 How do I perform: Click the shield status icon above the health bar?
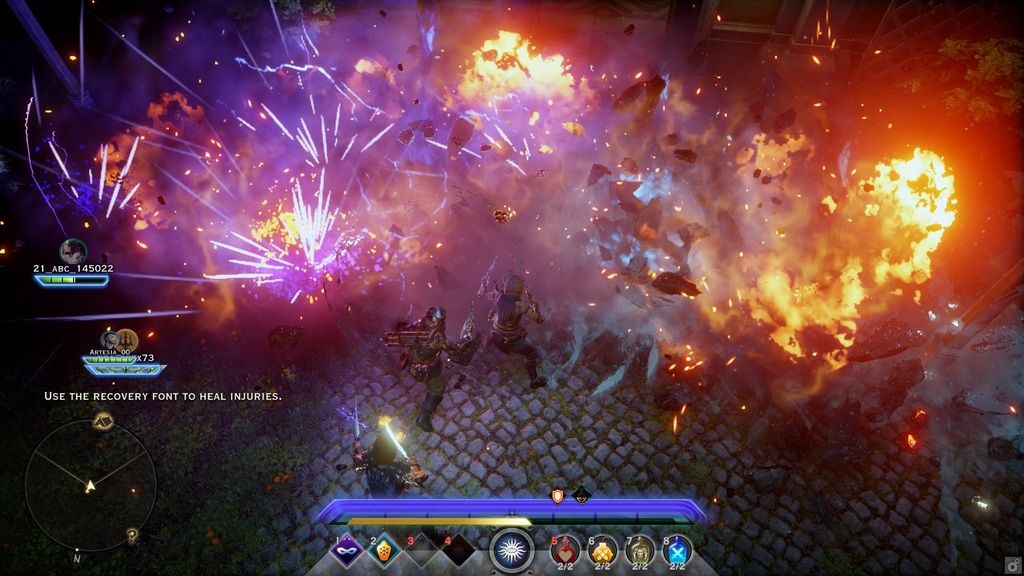[558, 494]
